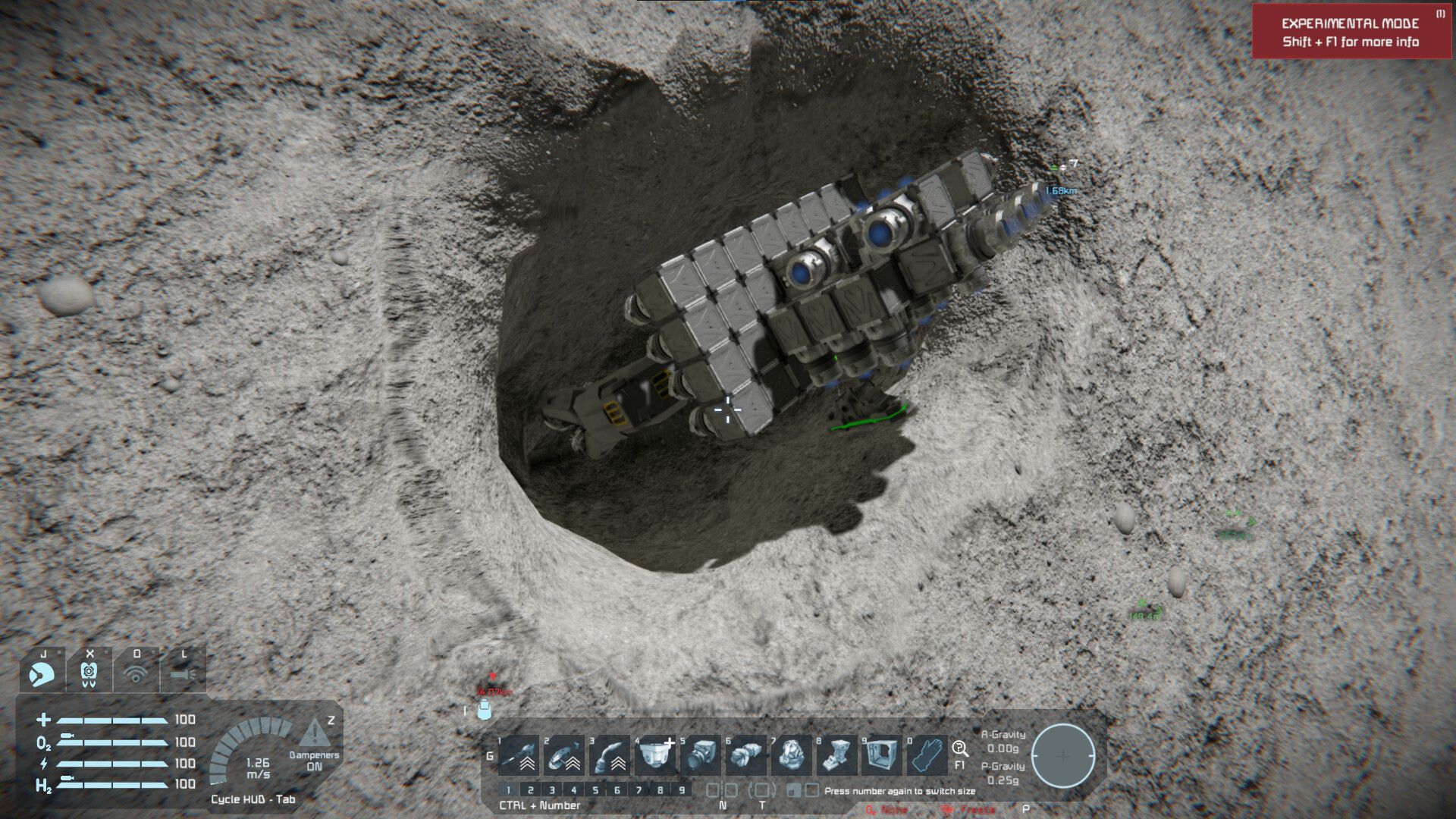Equip the angle grinder tool slot
Image resolution: width=1456 pixels, height=819 pixels.
click(565, 755)
